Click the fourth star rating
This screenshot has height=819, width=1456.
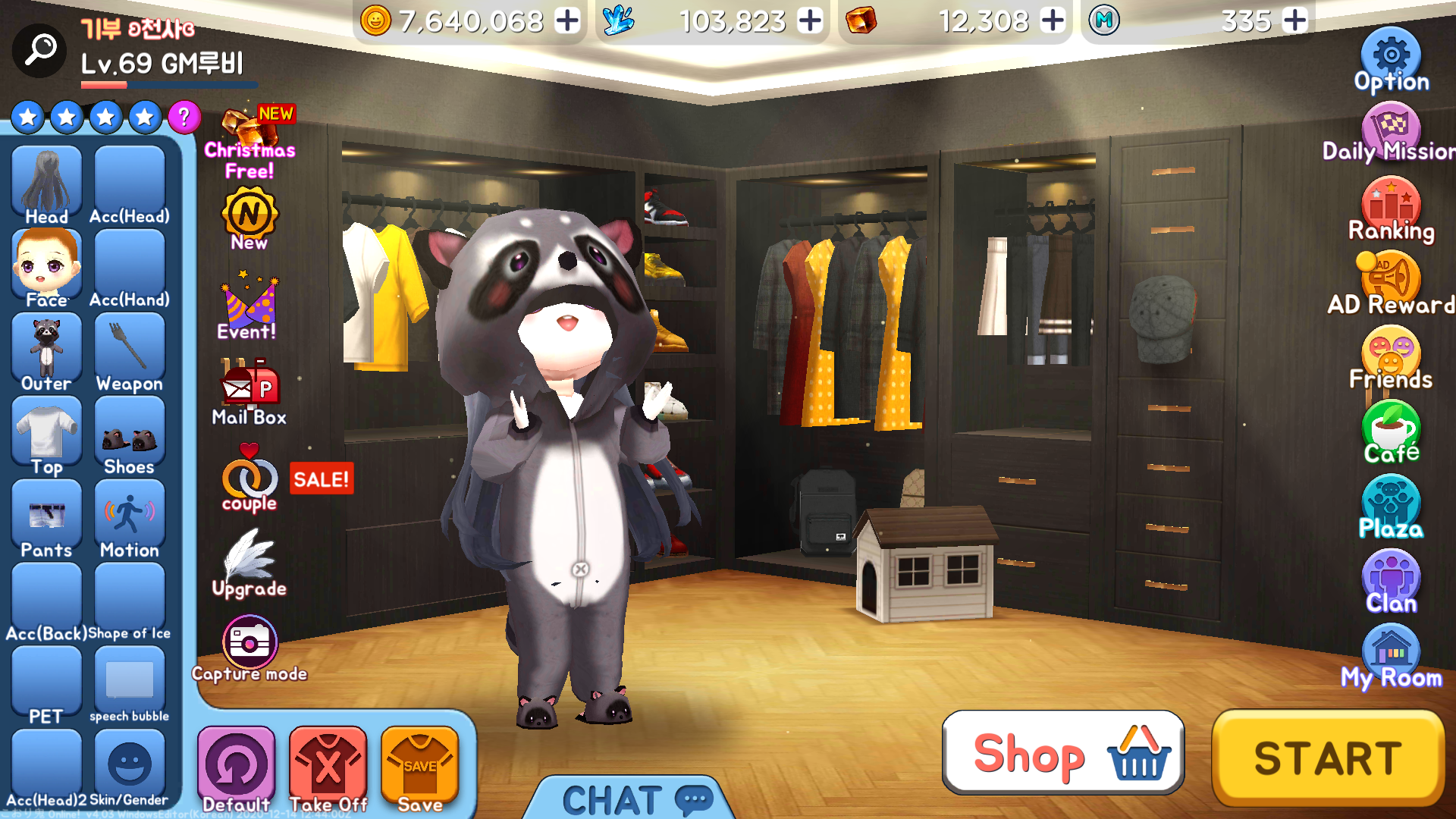[144, 118]
